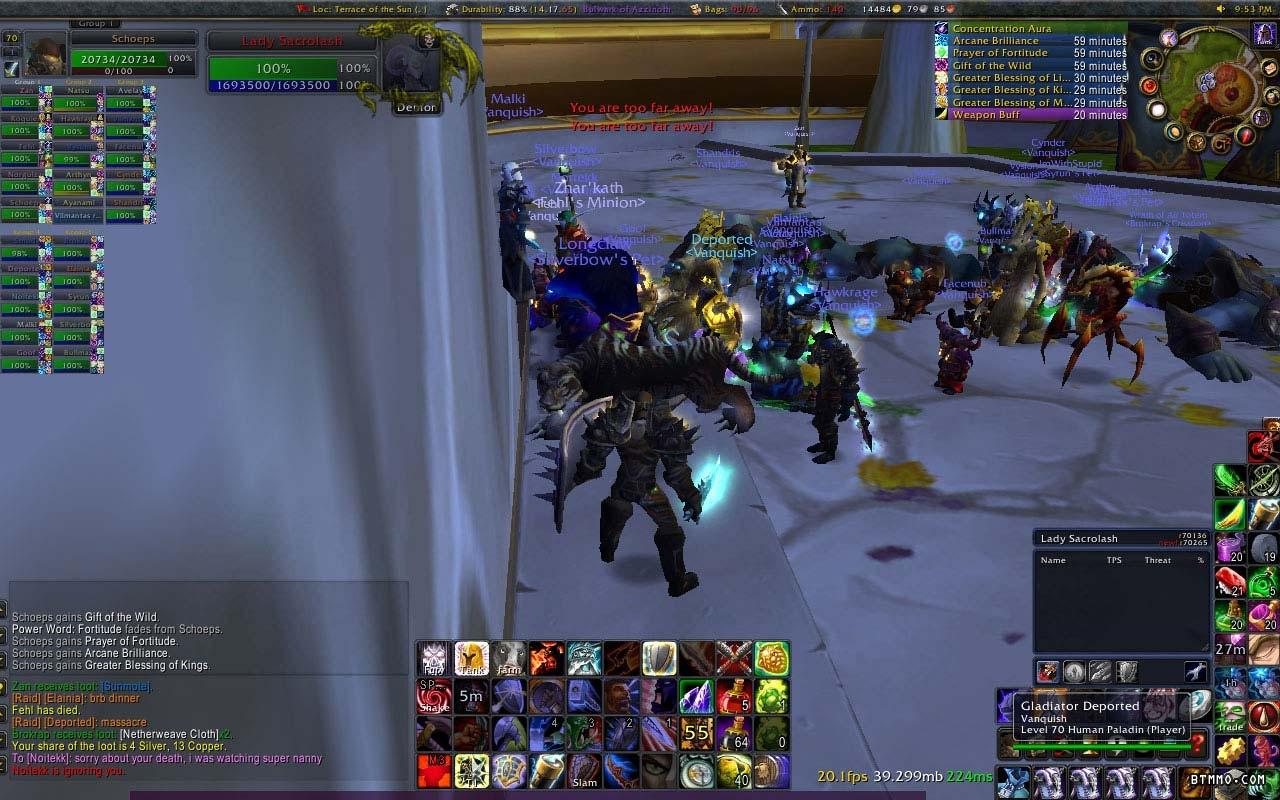Use the green banana item on side bar
1280x800 pixels.
[x=1230, y=514]
